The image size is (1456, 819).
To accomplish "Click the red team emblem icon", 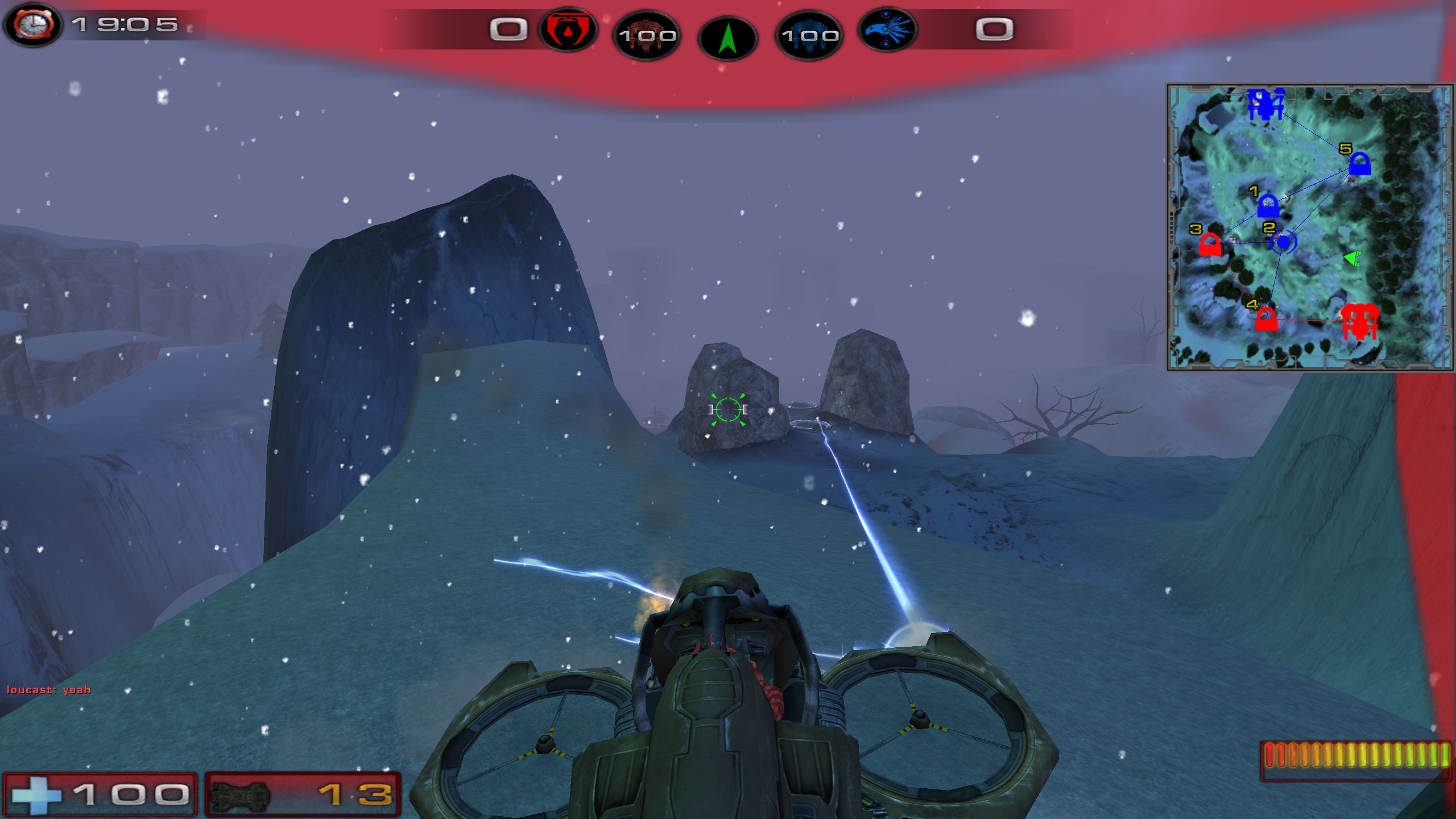I will coord(567,30).
